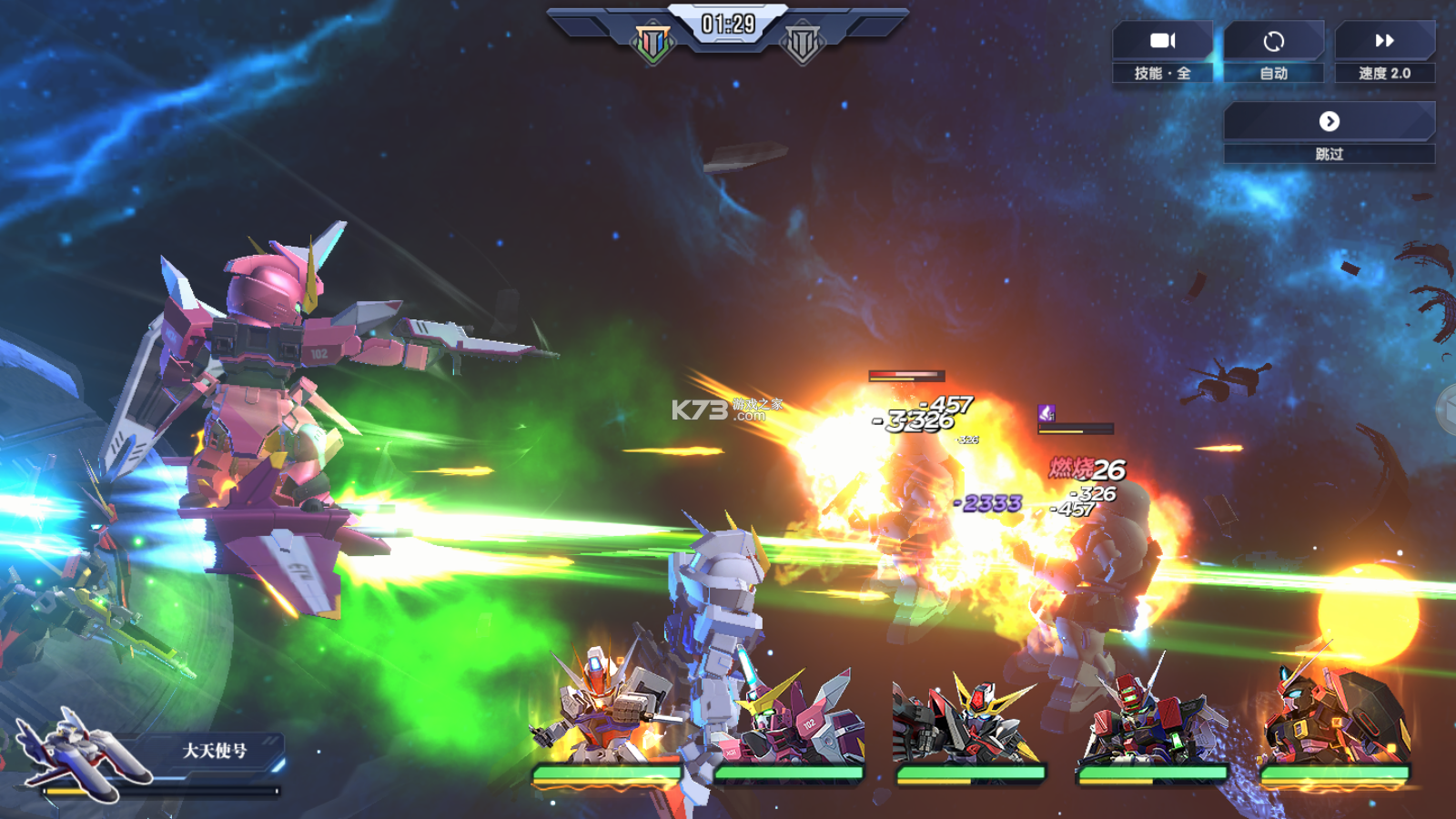Toggle 自动 auto battle mode
The width and height of the screenshot is (1456, 819).
point(1273,52)
